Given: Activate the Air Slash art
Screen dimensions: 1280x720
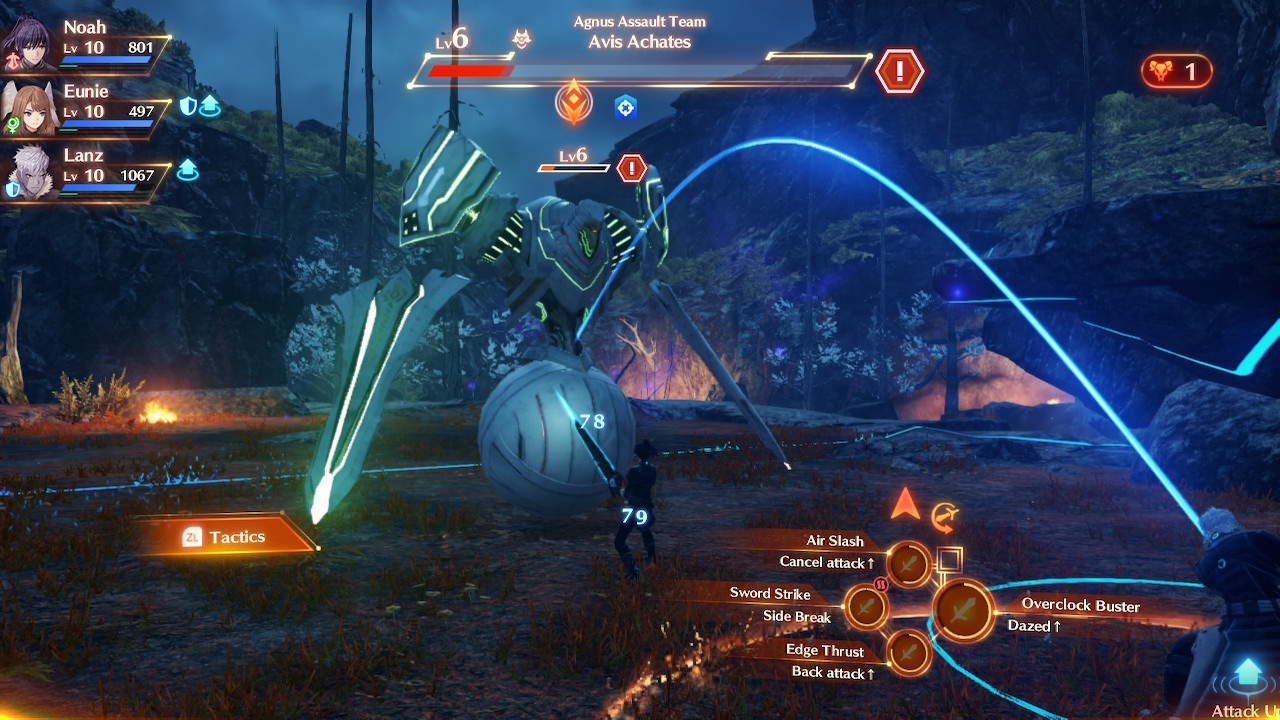Looking at the screenshot, I should pyautogui.click(x=909, y=564).
